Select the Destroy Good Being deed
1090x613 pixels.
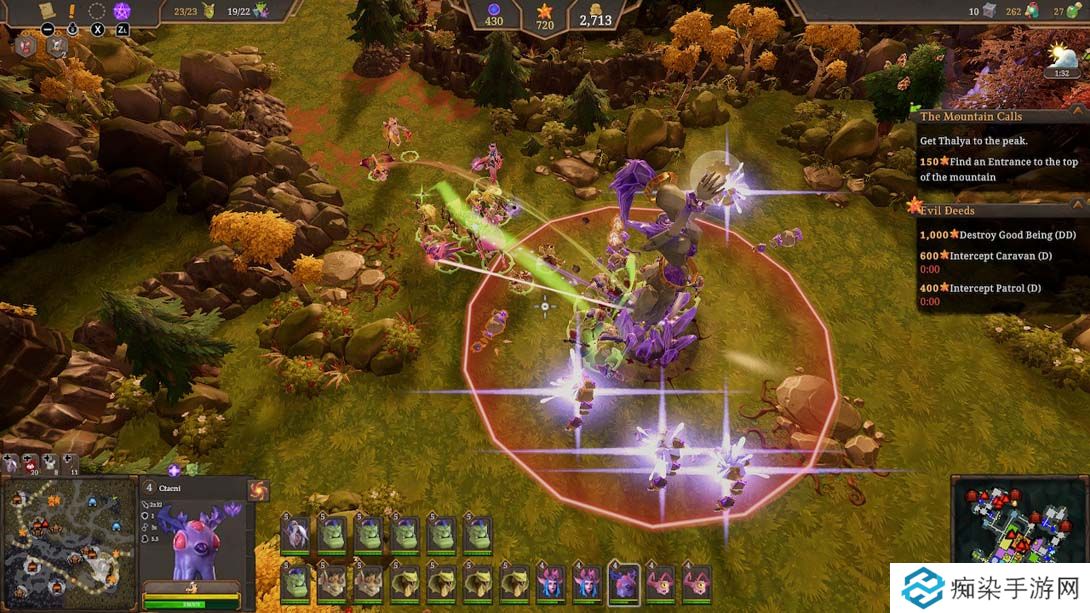998,234
